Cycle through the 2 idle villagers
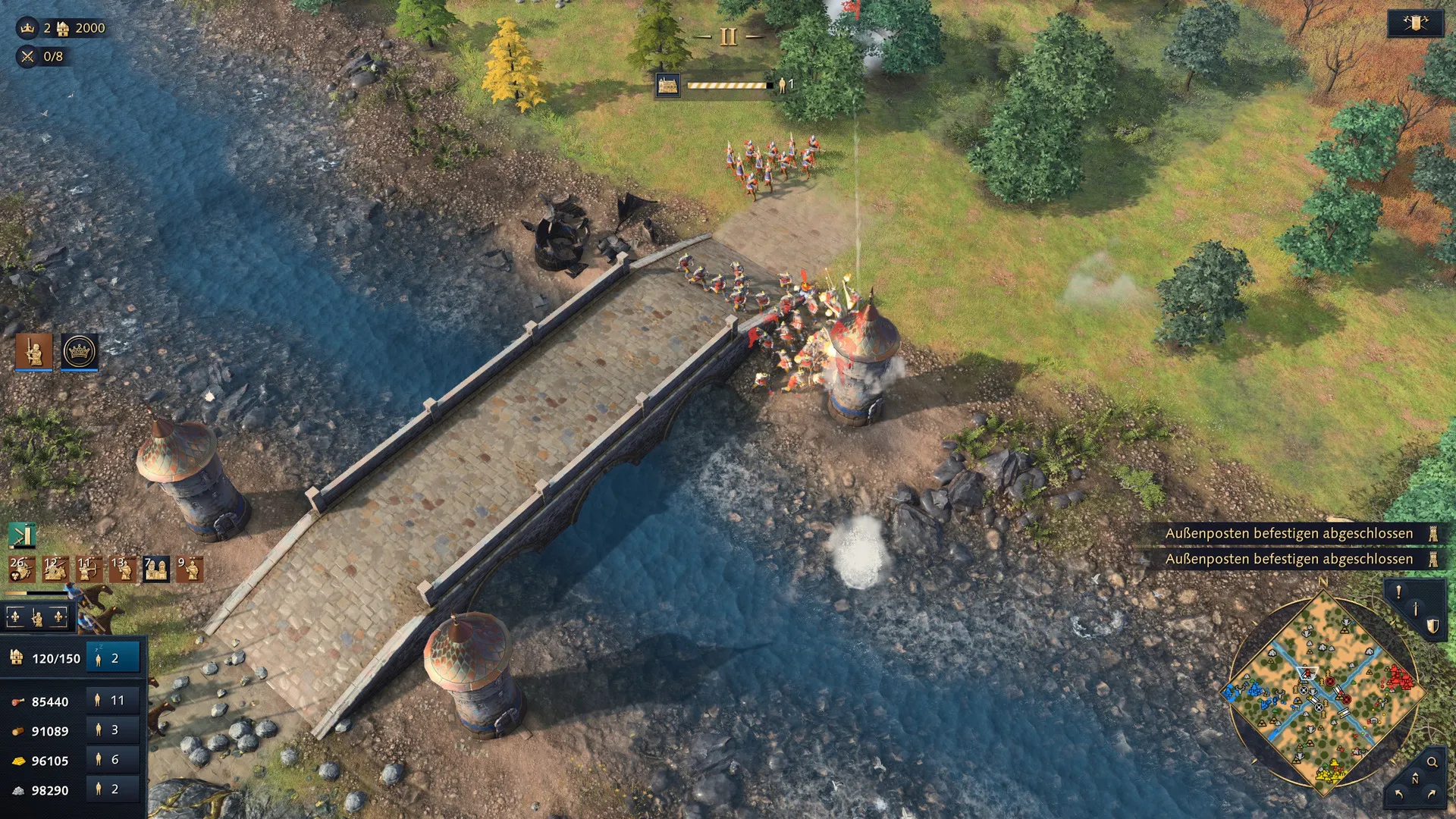This screenshot has width=1456, height=819. point(113,658)
